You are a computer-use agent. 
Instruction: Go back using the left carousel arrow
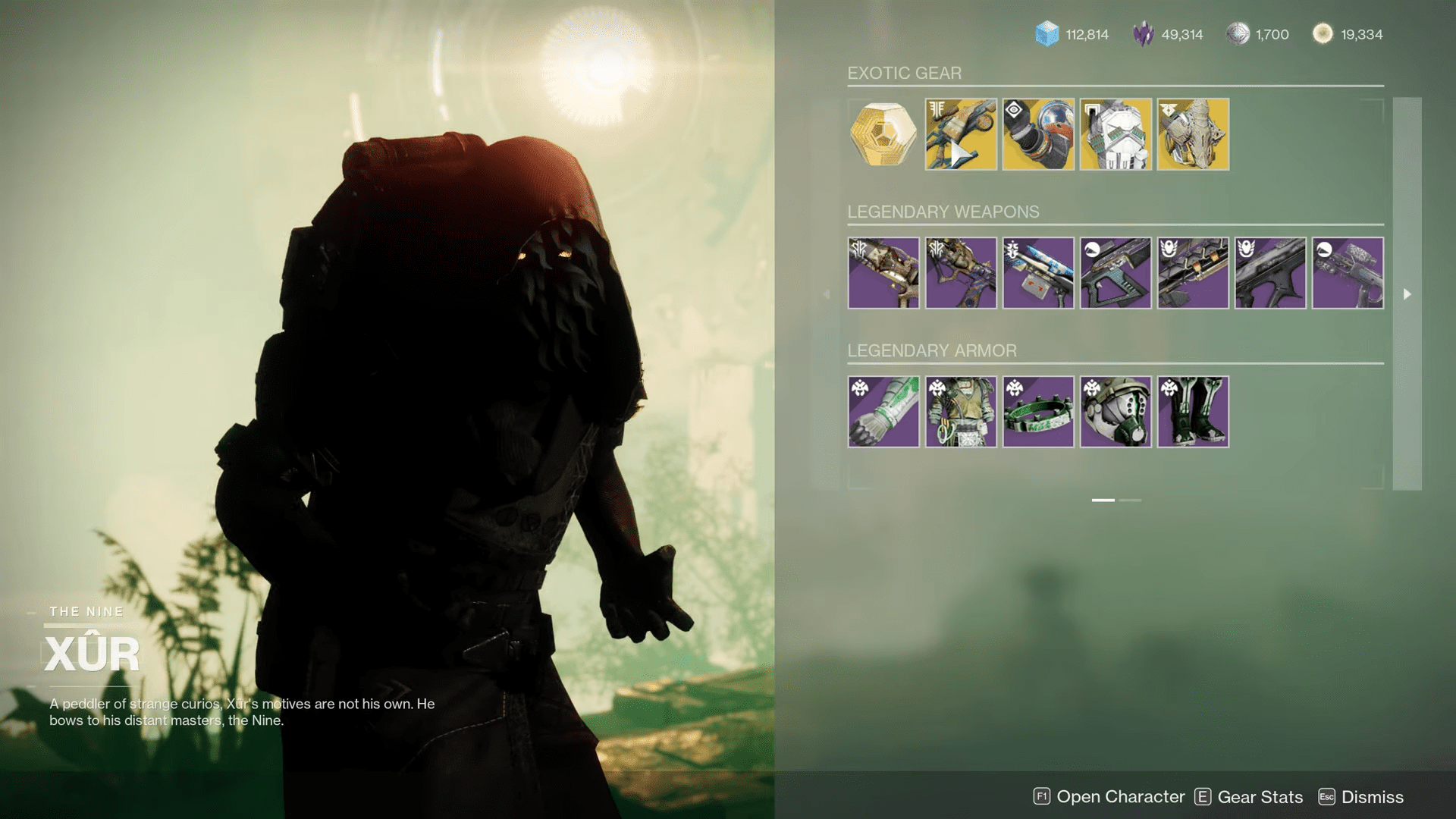click(x=827, y=294)
